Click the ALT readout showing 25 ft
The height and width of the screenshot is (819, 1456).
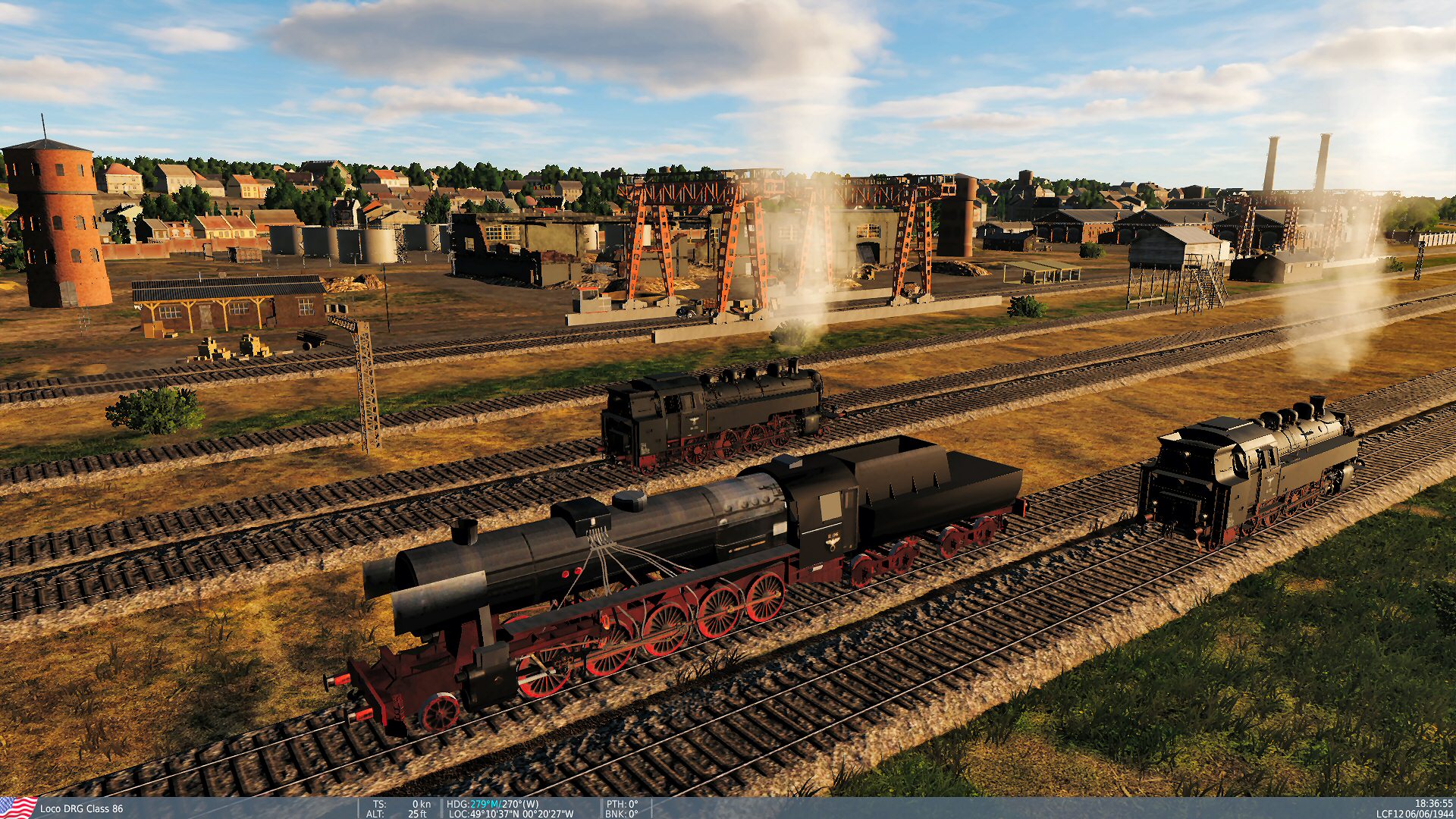[x=394, y=814]
